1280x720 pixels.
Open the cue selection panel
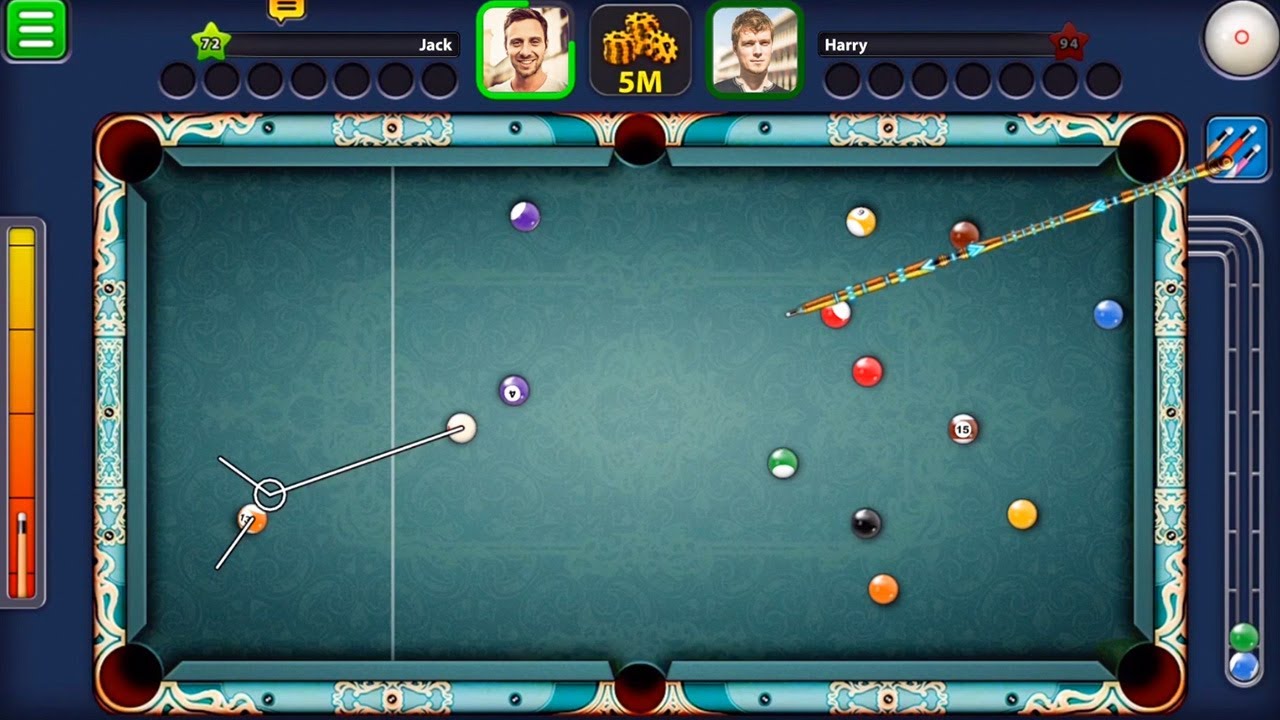tap(1237, 148)
